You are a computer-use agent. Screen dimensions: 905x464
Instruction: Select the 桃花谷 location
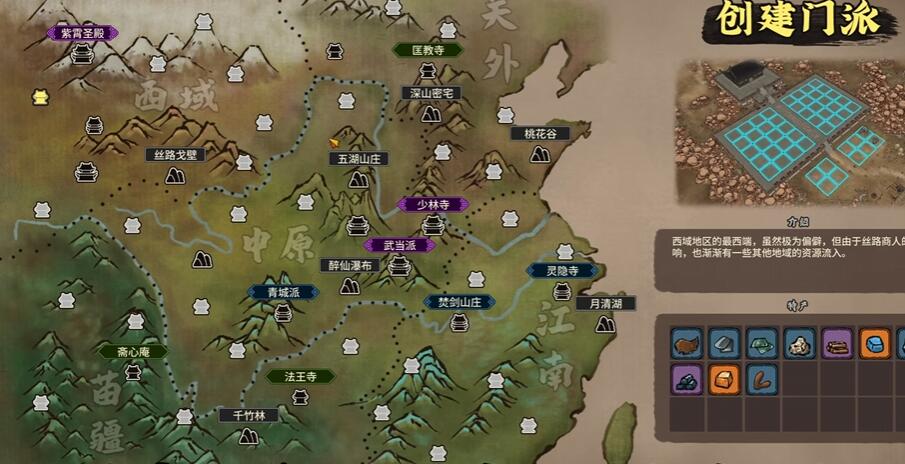[x=540, y=134]
